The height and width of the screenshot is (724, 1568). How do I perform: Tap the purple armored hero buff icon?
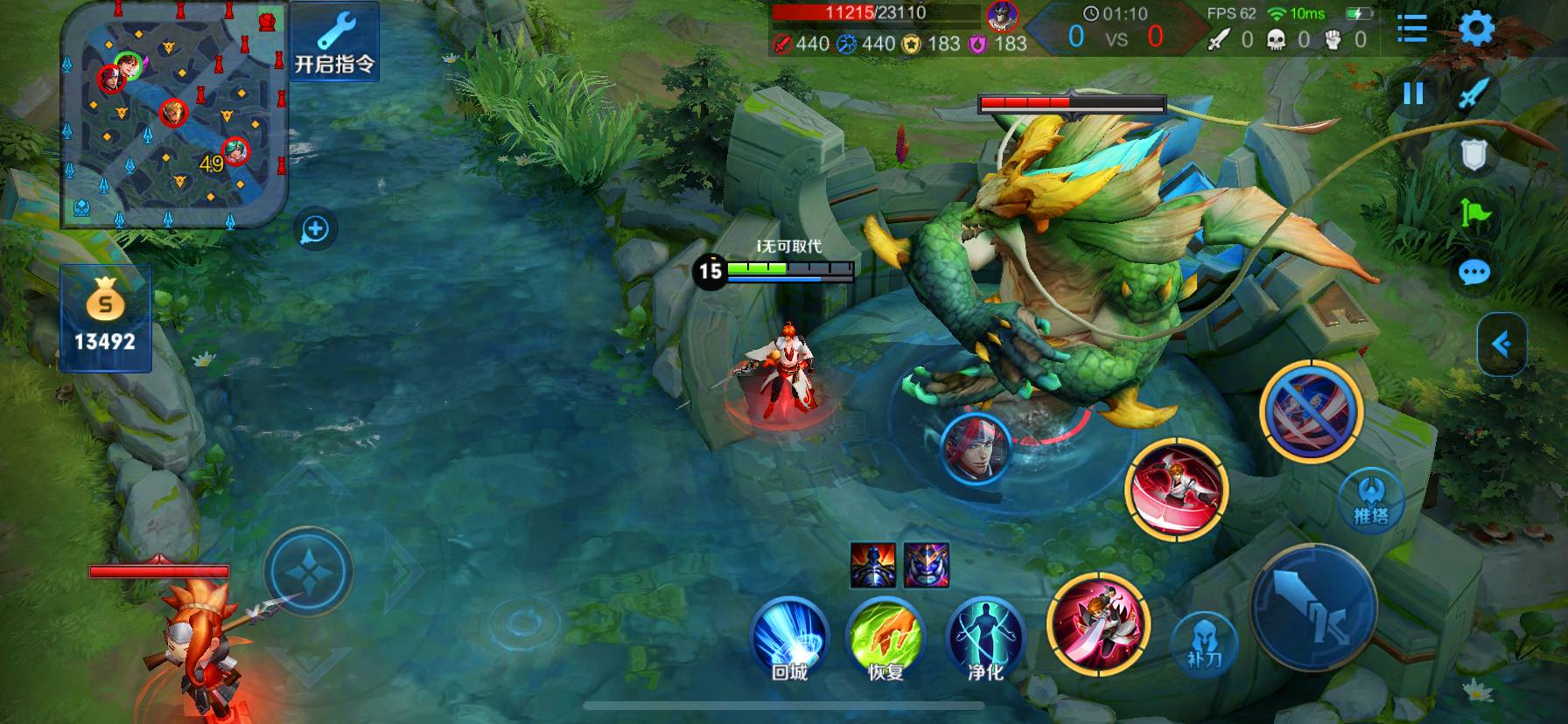927,564
